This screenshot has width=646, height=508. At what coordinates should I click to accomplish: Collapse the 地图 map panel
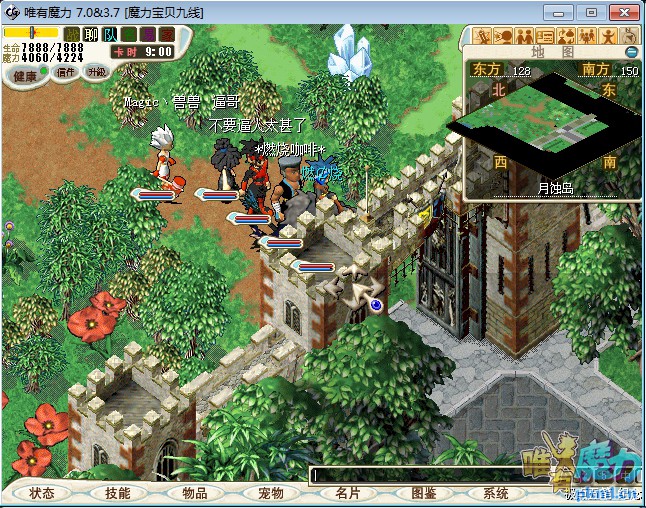coord(631,52)
